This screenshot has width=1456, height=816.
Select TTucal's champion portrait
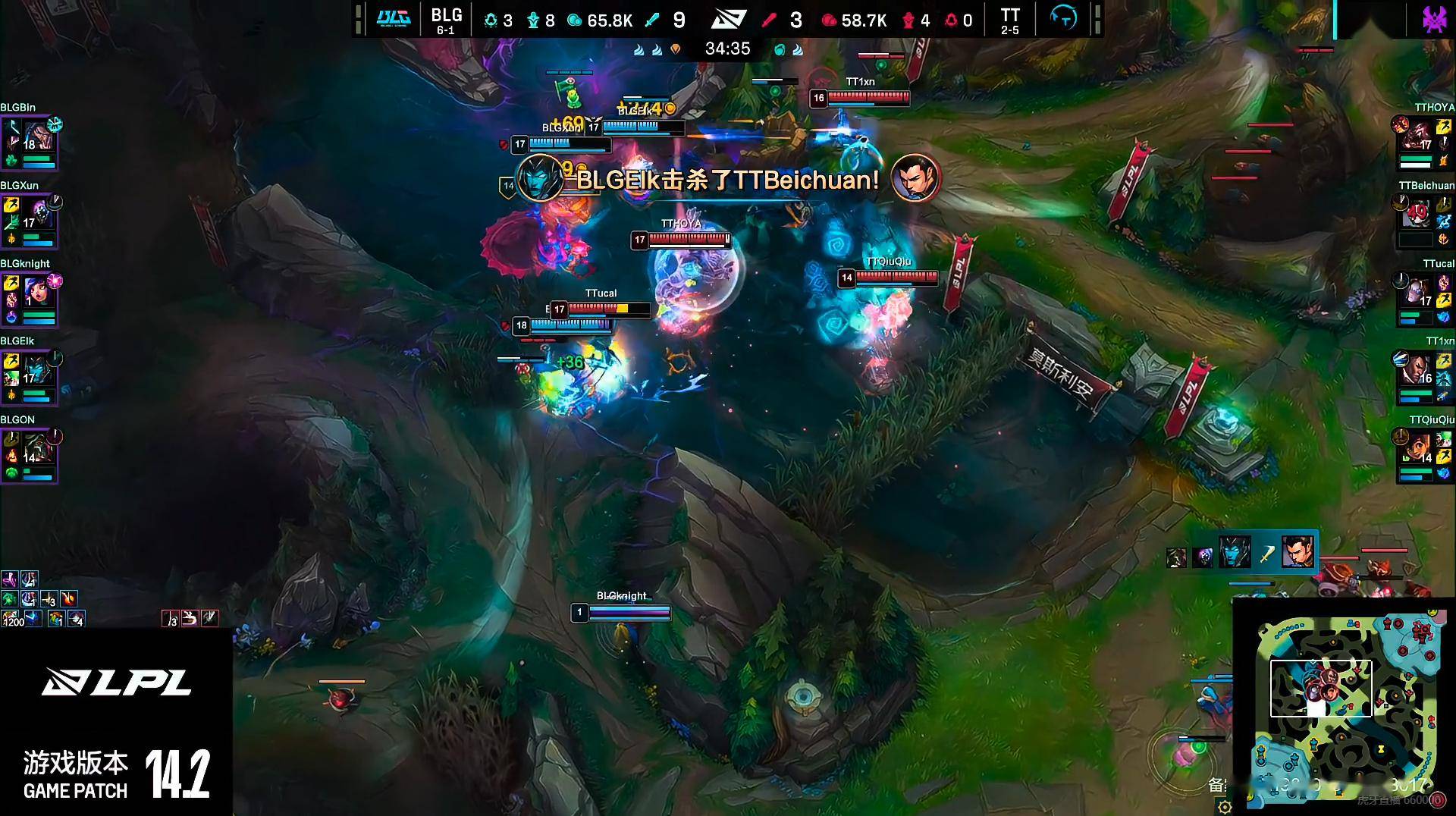pyautogui.click(x=1415, y=293)
